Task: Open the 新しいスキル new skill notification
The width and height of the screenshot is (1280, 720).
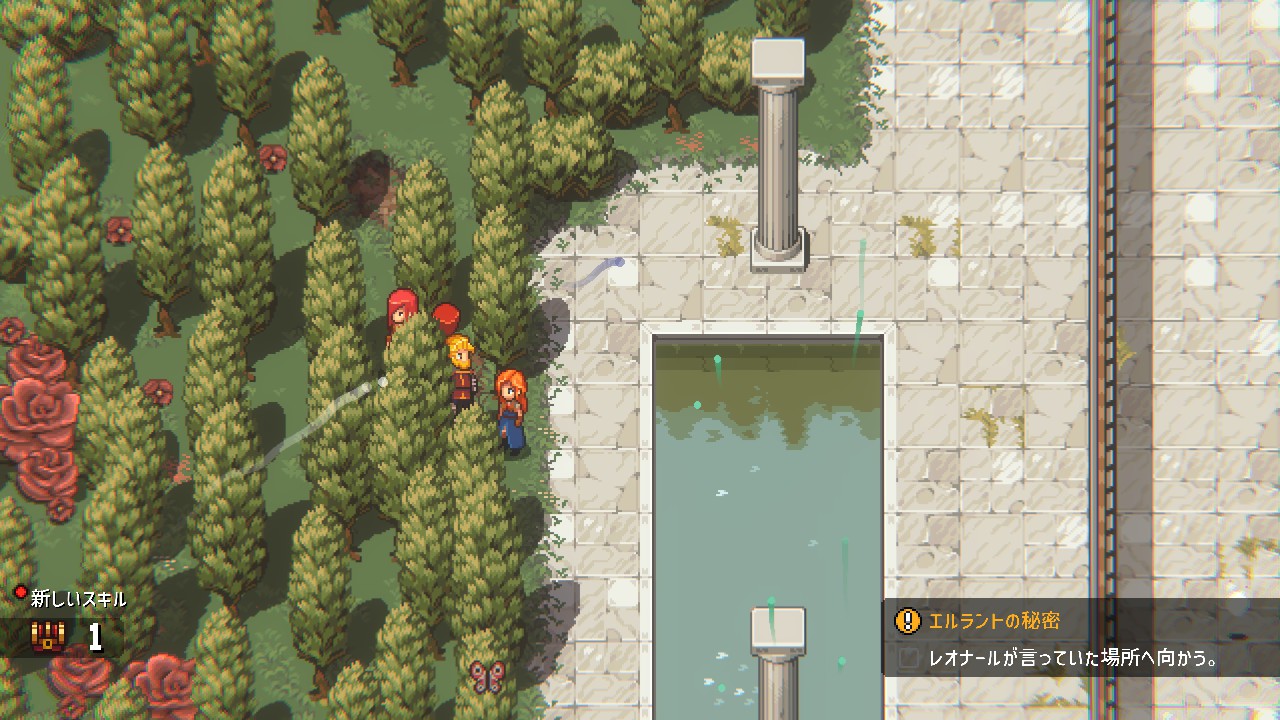Action: click(78, 599)
